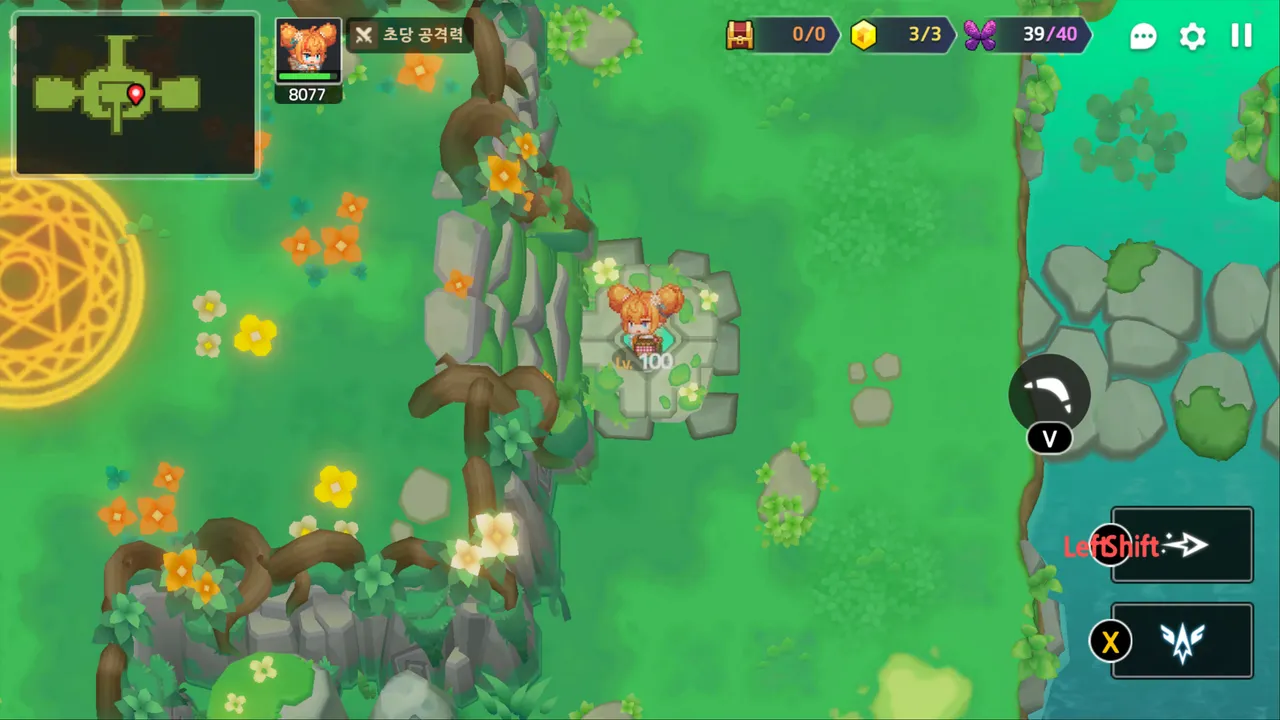
Task: Click the green health bar under the portrait
Action: tap(307, 75)
